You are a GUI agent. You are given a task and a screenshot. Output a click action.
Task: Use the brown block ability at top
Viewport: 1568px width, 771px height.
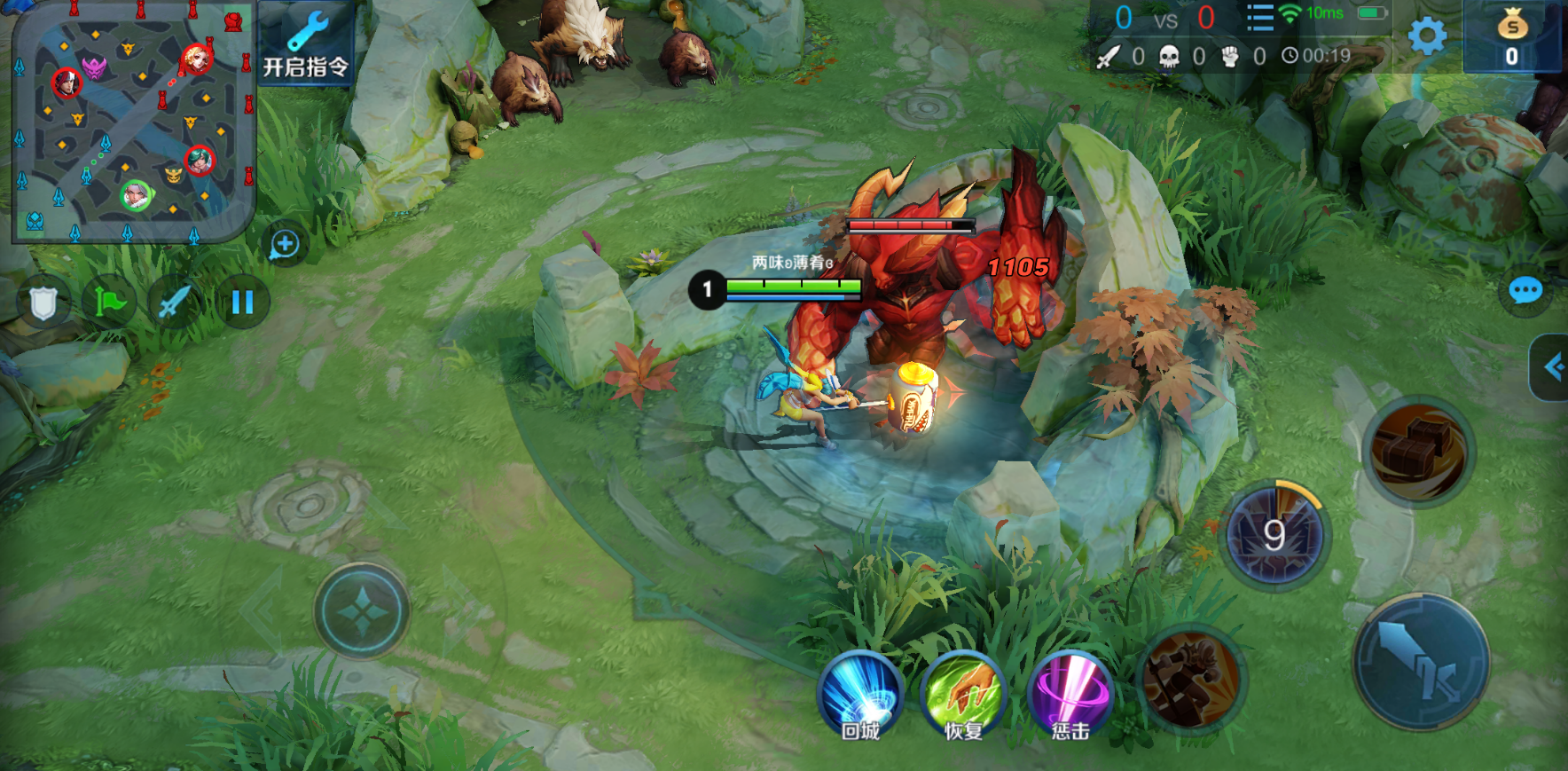[x=1418, y=452]
